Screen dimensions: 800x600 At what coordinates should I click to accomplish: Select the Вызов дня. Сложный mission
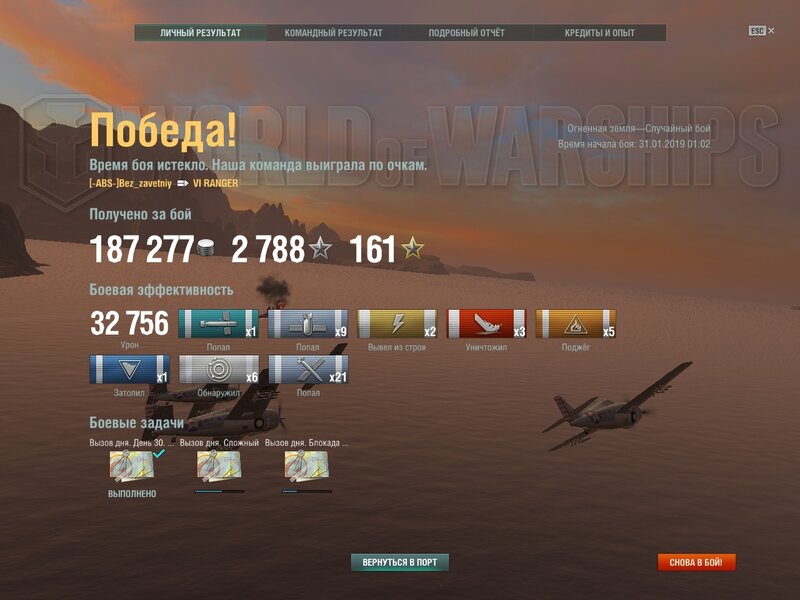pyautogui.click(x=219, y=465)
